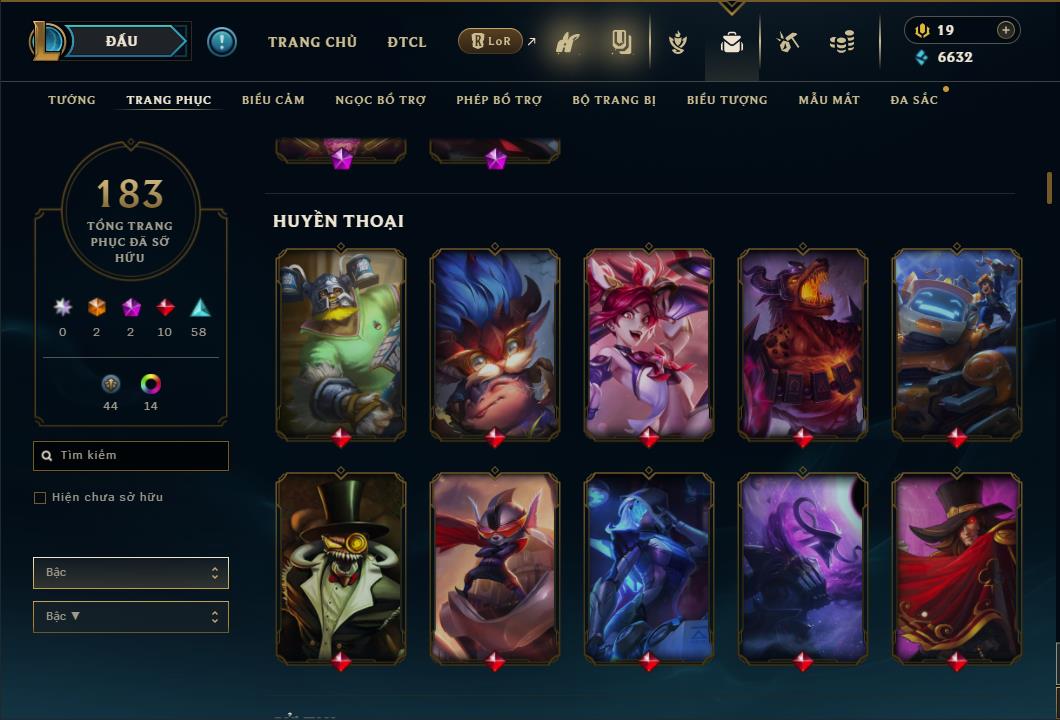The image size is (1060, 720).
Task: Open the backpack collection icon
Action: coord(732,43)
